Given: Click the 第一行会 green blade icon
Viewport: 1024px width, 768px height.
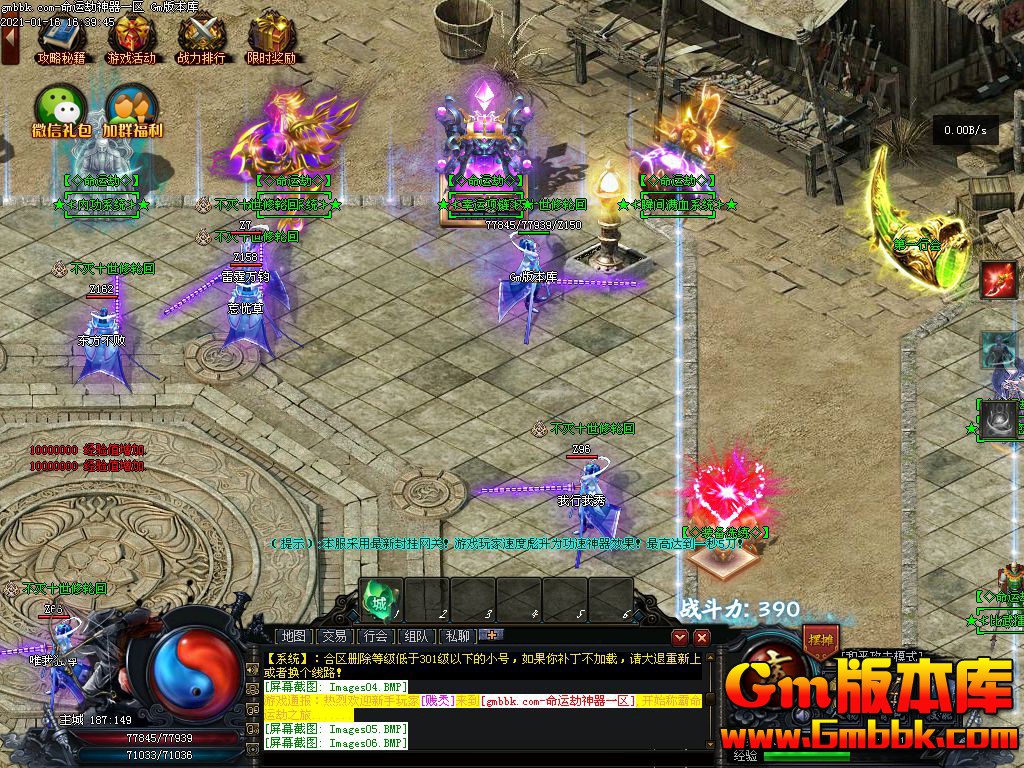Looking at the screenshot, I should coord(917,215).
